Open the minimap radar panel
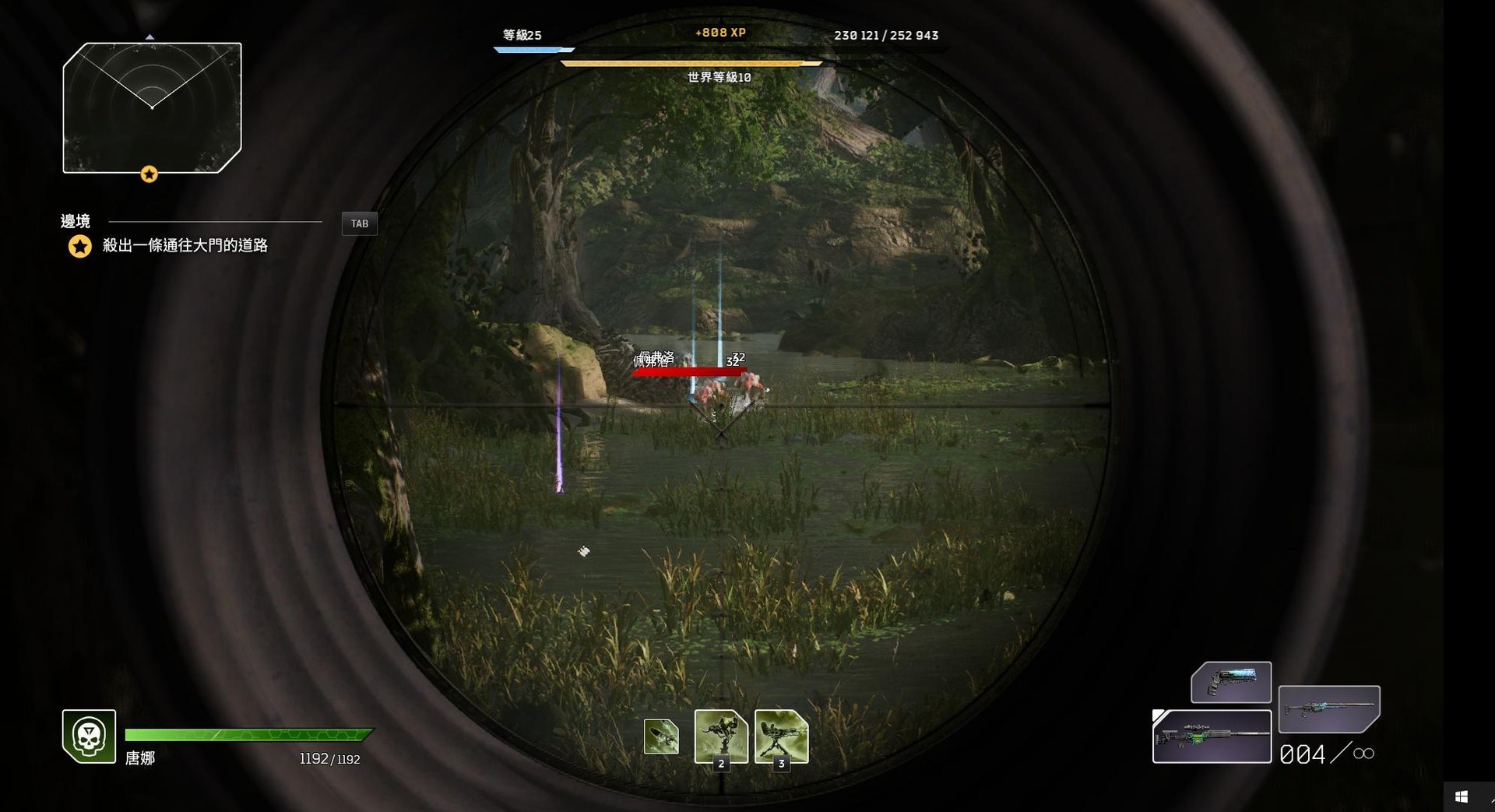The width and height of the screenshot is (1495, 812). 152,107
